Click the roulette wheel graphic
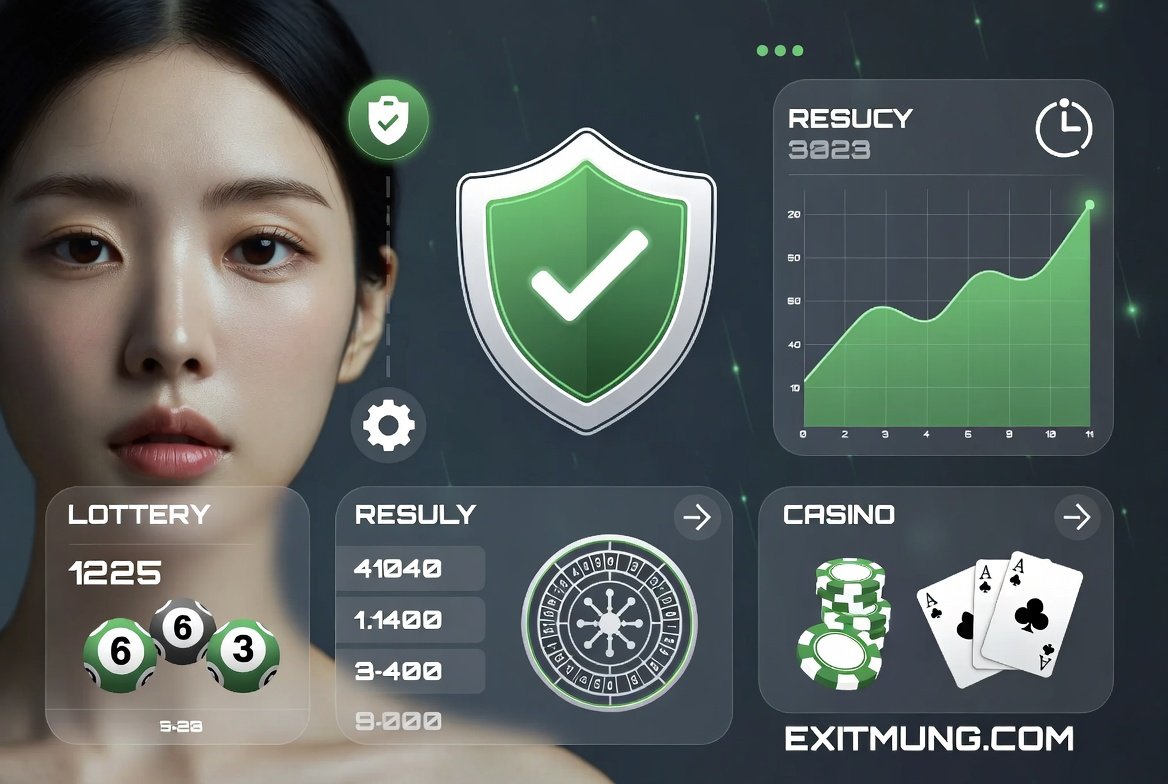Screen dimensions: 1168x784 pos(609,622)
